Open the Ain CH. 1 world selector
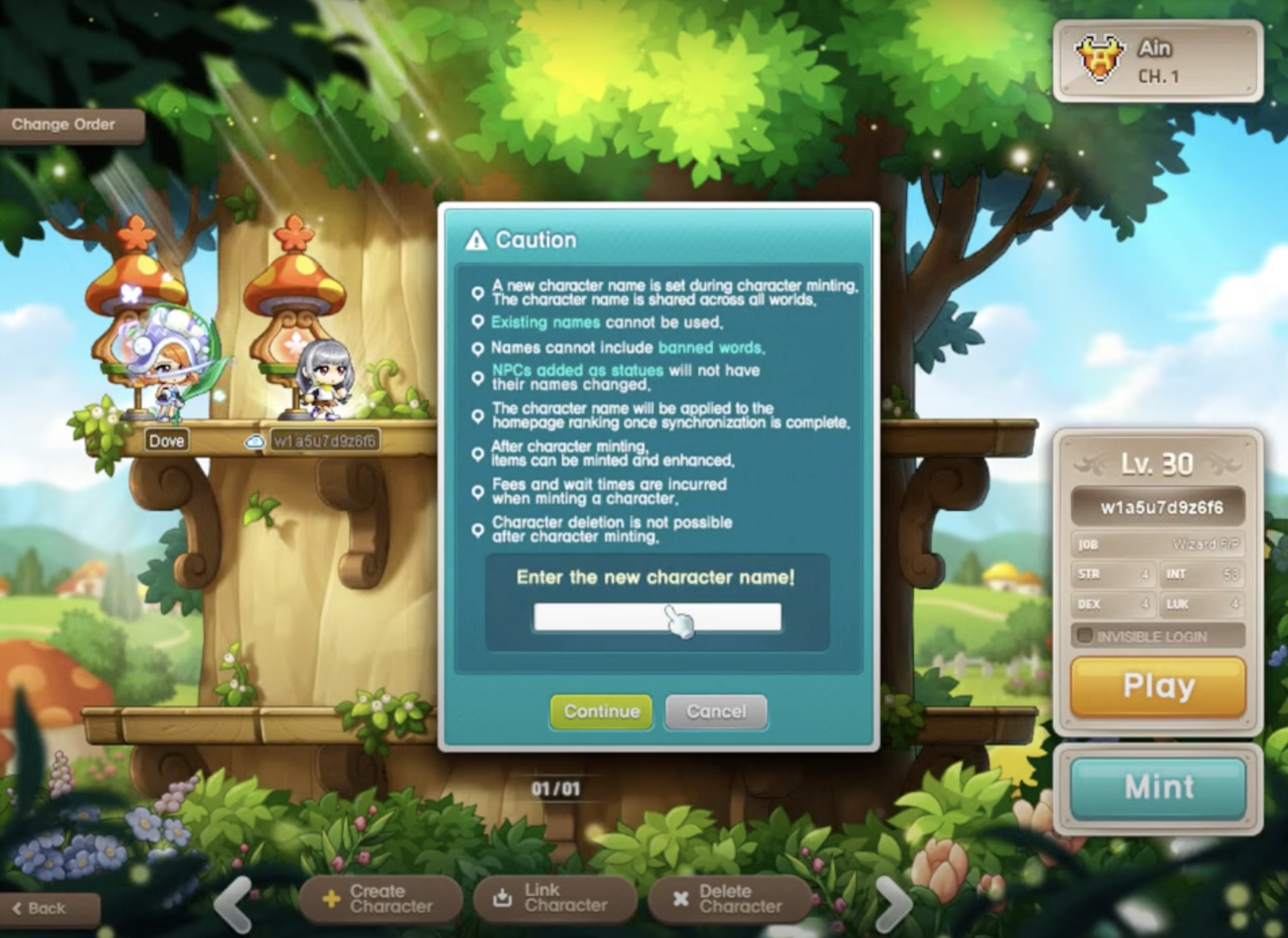 (x=1157, y=61)
